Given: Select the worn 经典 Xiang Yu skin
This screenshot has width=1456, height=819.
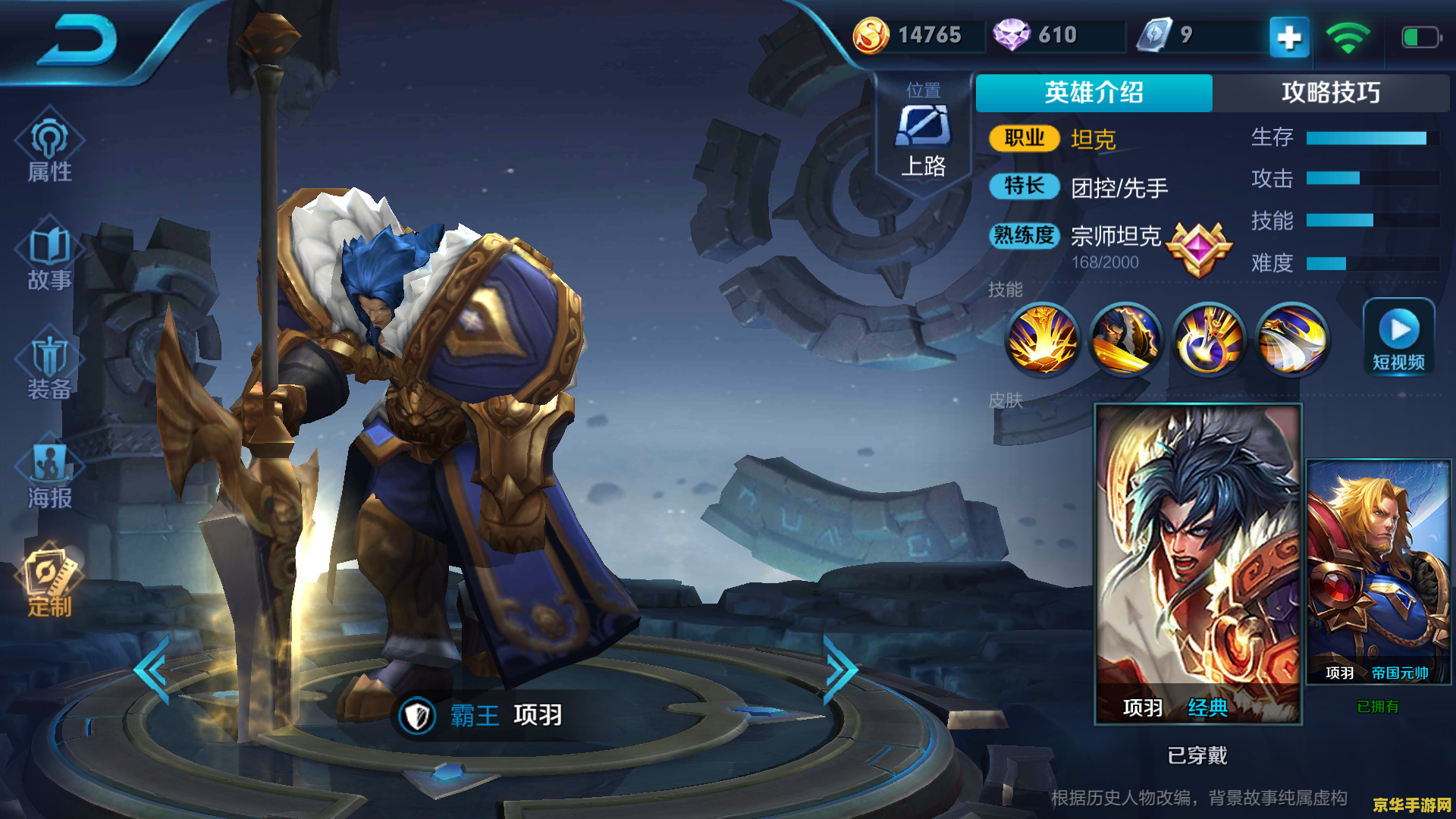Looking at the screenshot, I should [x=1198, y=561].
